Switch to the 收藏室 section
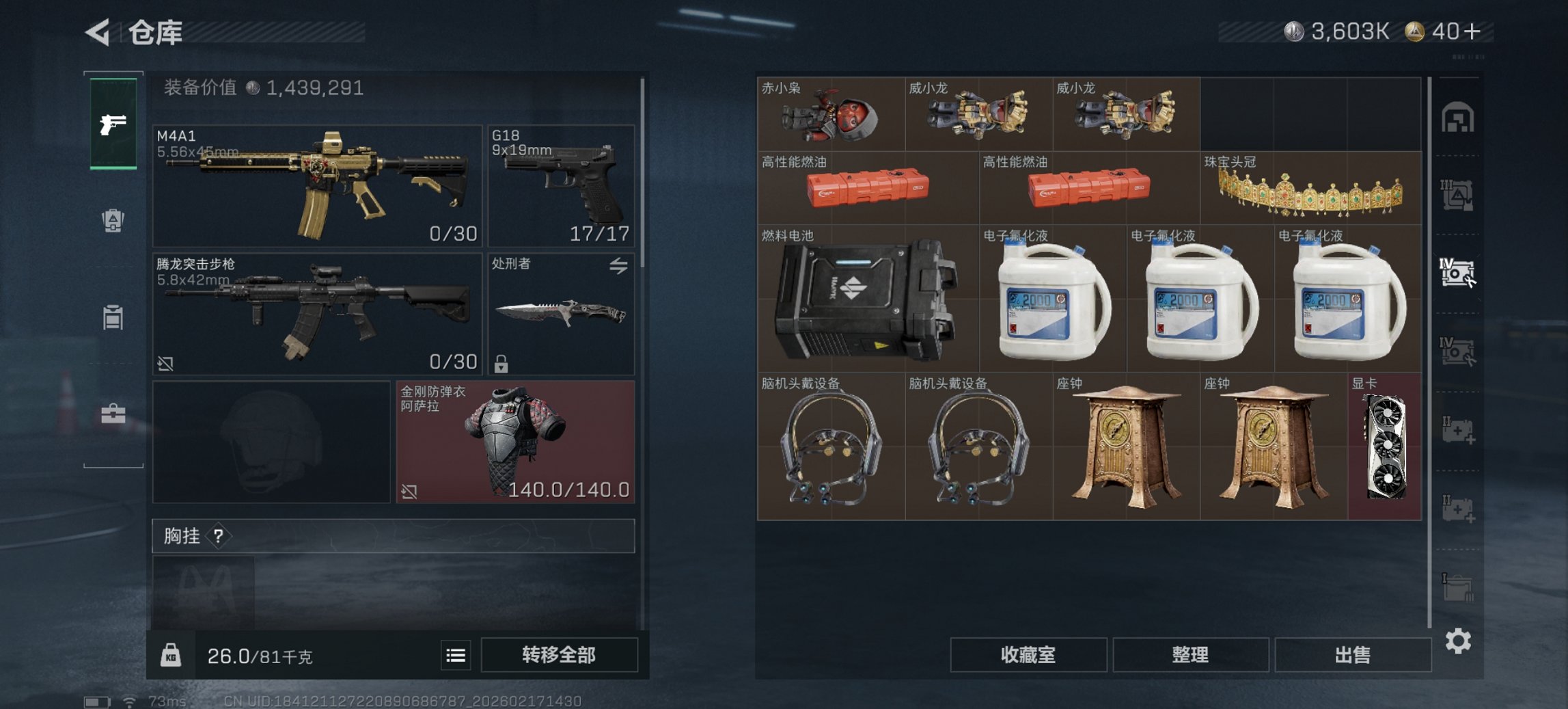1568x709 pixels. coord(1028,655)
